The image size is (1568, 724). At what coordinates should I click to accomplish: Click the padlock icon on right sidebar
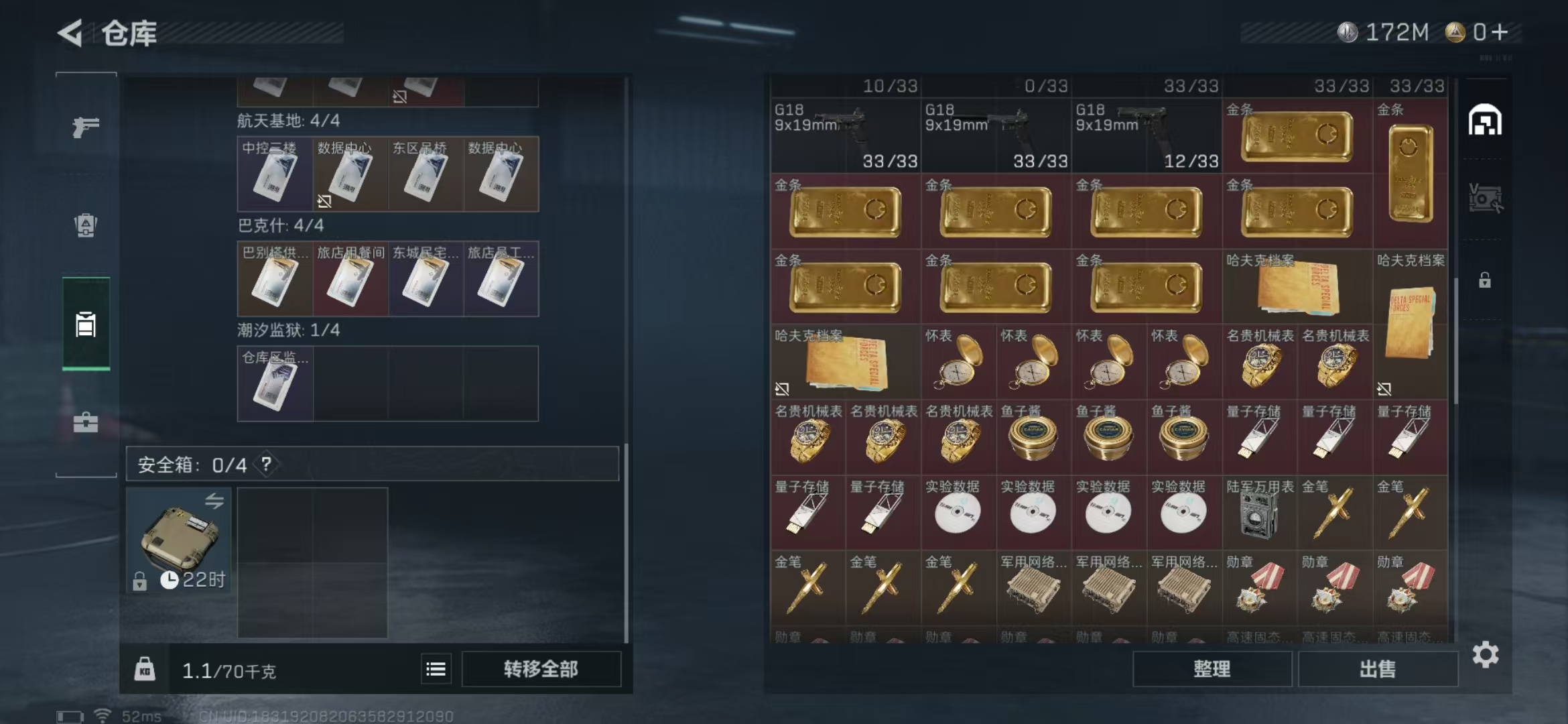pyautogui.click(x=1485, y=280)
